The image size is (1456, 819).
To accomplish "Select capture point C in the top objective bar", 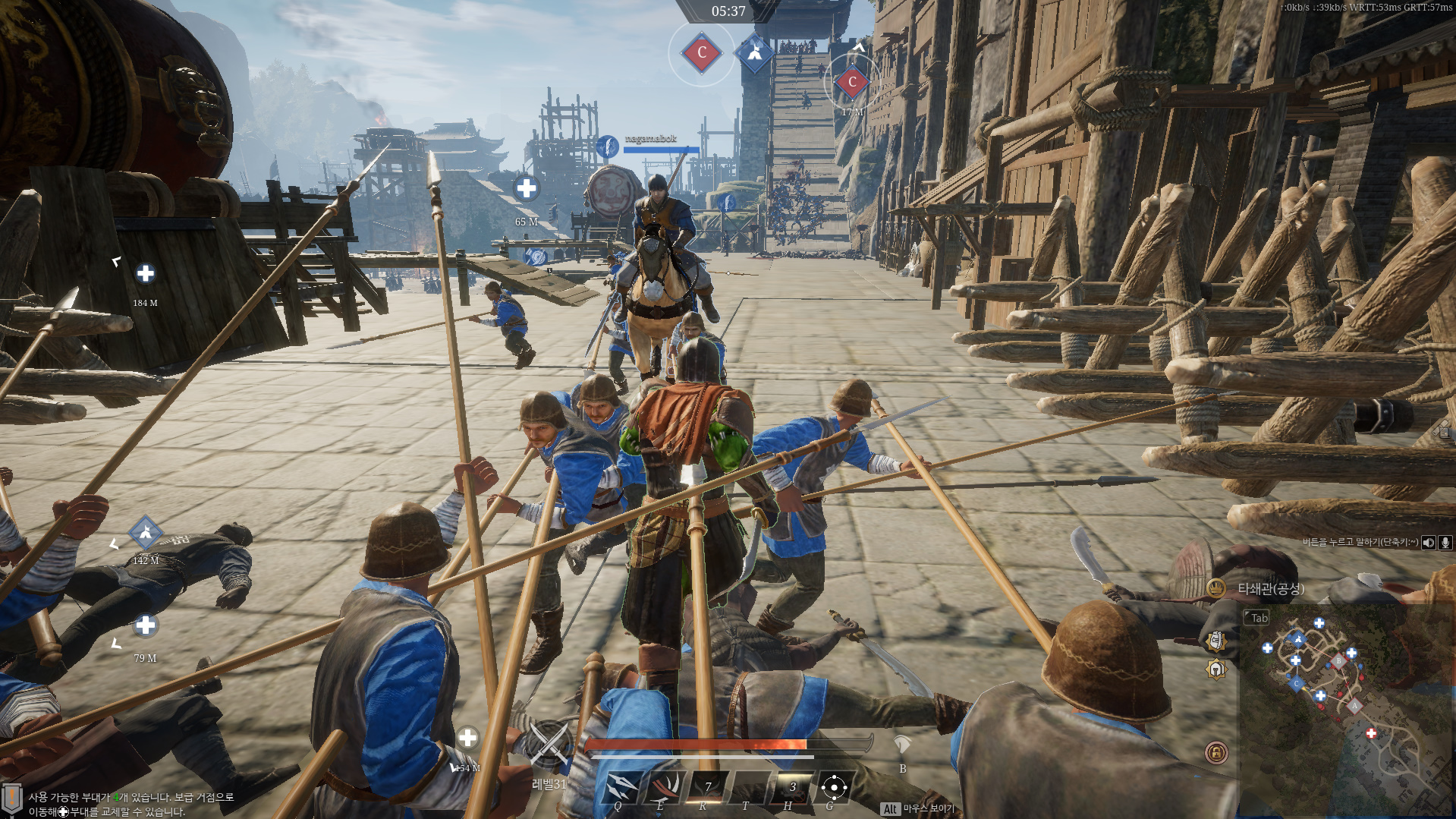I will (x=702, y=52).
